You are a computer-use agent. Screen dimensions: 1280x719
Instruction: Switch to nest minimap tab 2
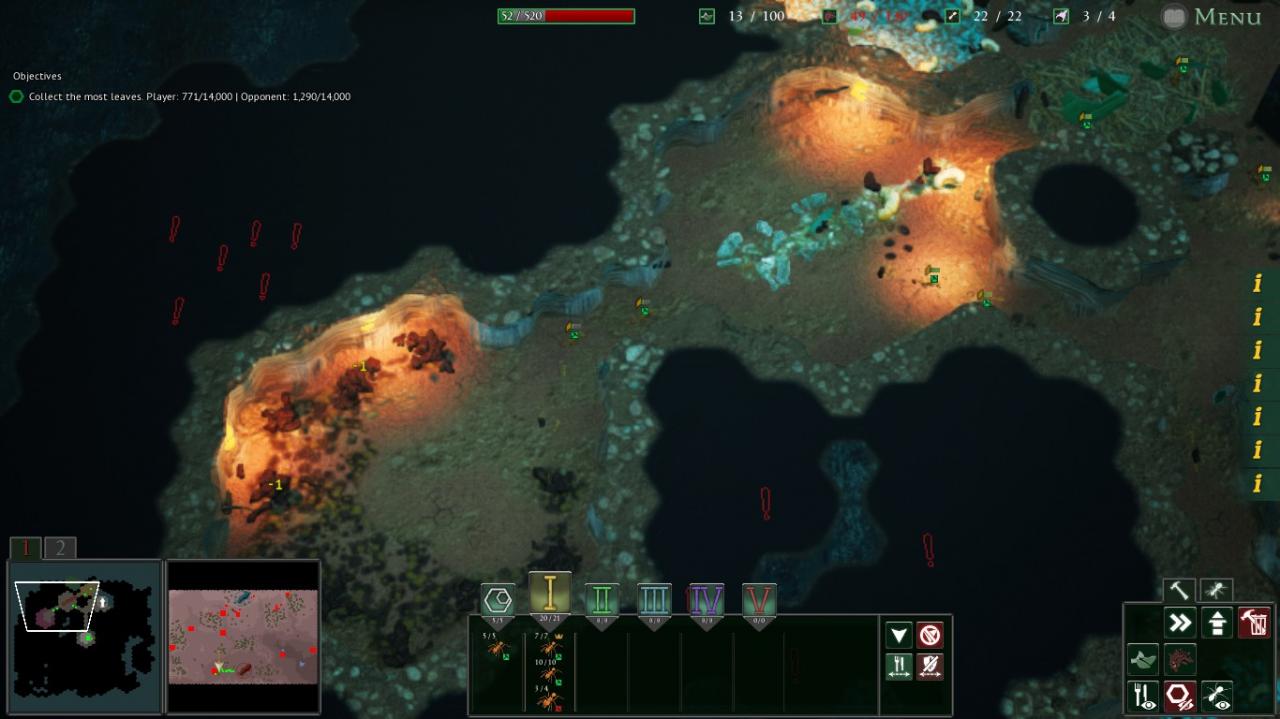(x=60, y=548)
